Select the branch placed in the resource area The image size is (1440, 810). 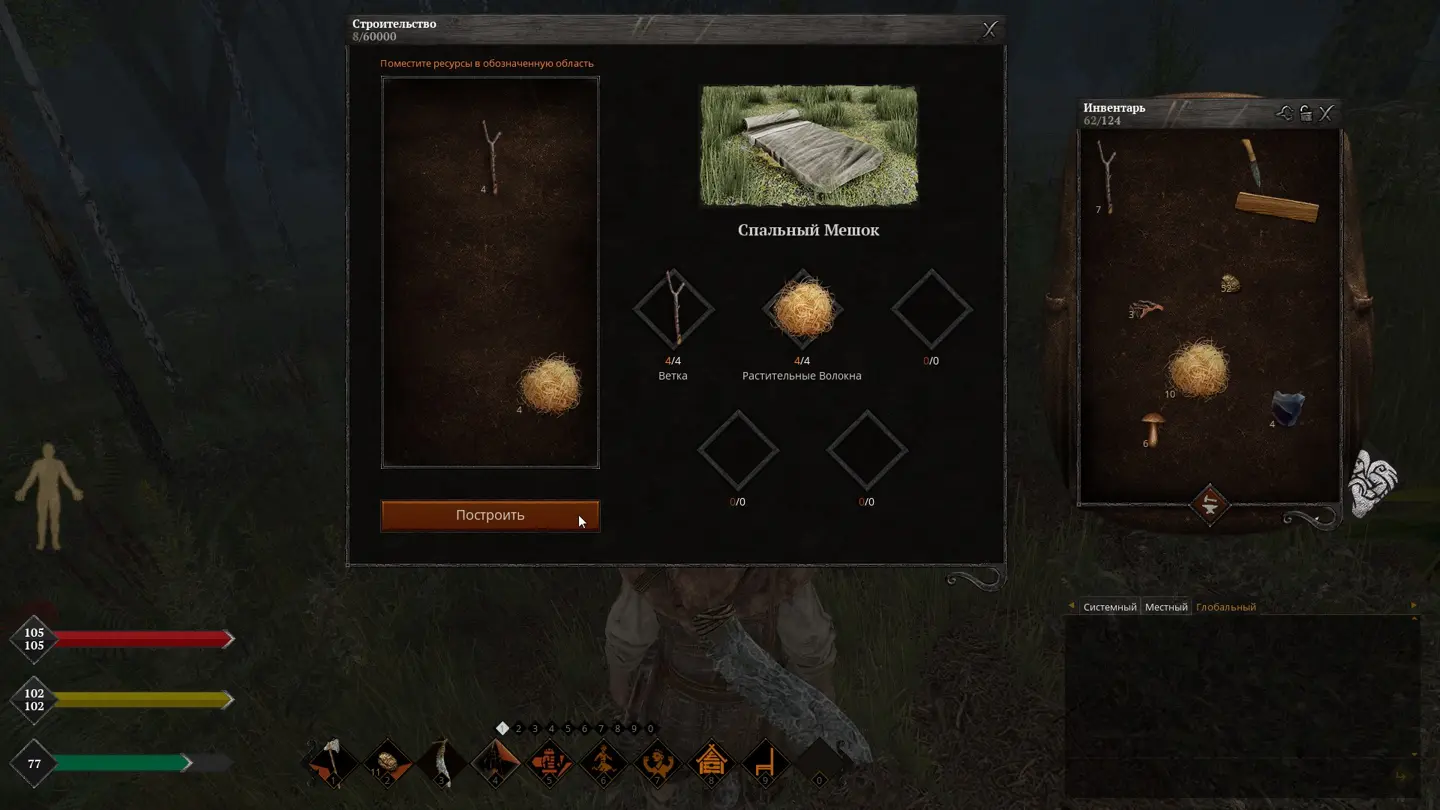(x=491, y=157)
